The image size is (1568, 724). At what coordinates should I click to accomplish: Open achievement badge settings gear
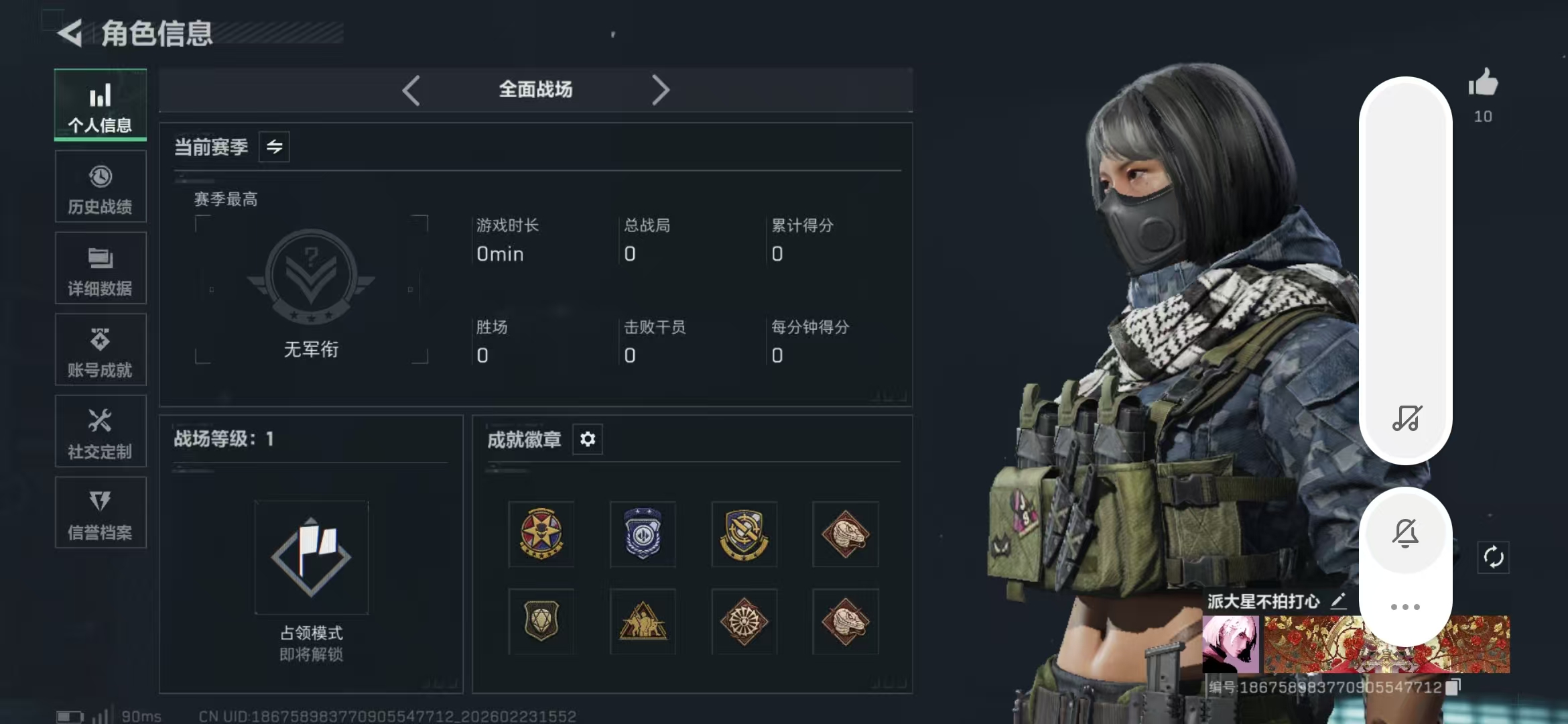point(588,440)
